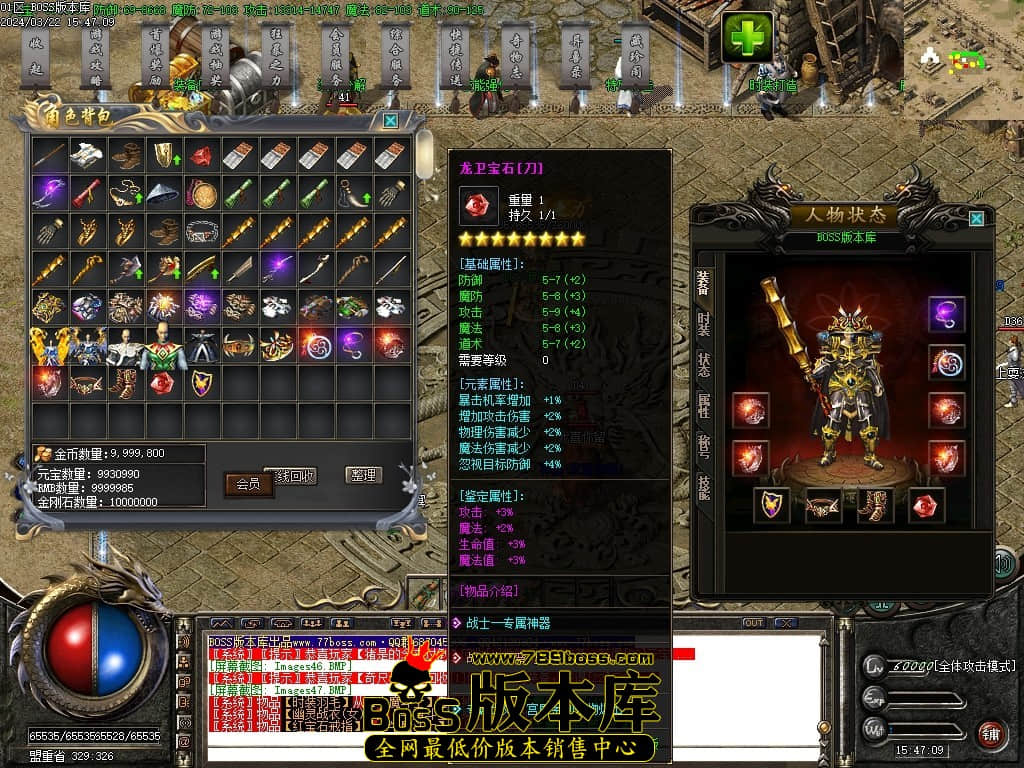Select the straw hat item in the backpack
Viewport: 1024px width, 768px height.
click(163, 192)
